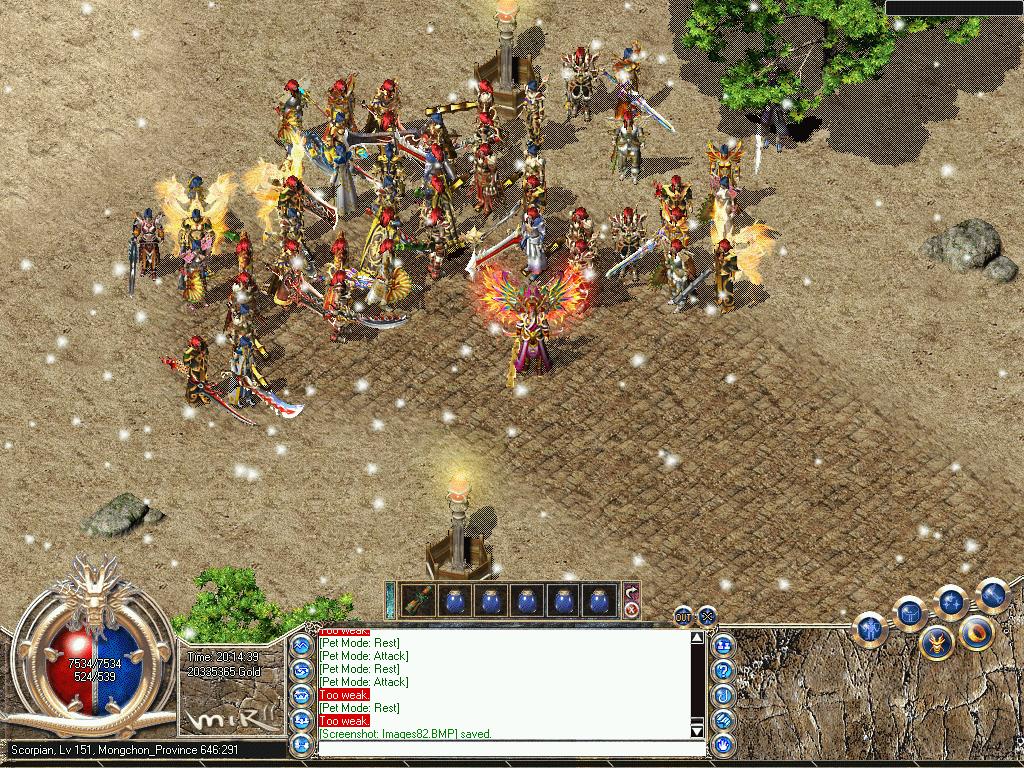This screenshot has width=1024, height=768.
Task: Open the question mark help button
Action: tap(722, 670)
